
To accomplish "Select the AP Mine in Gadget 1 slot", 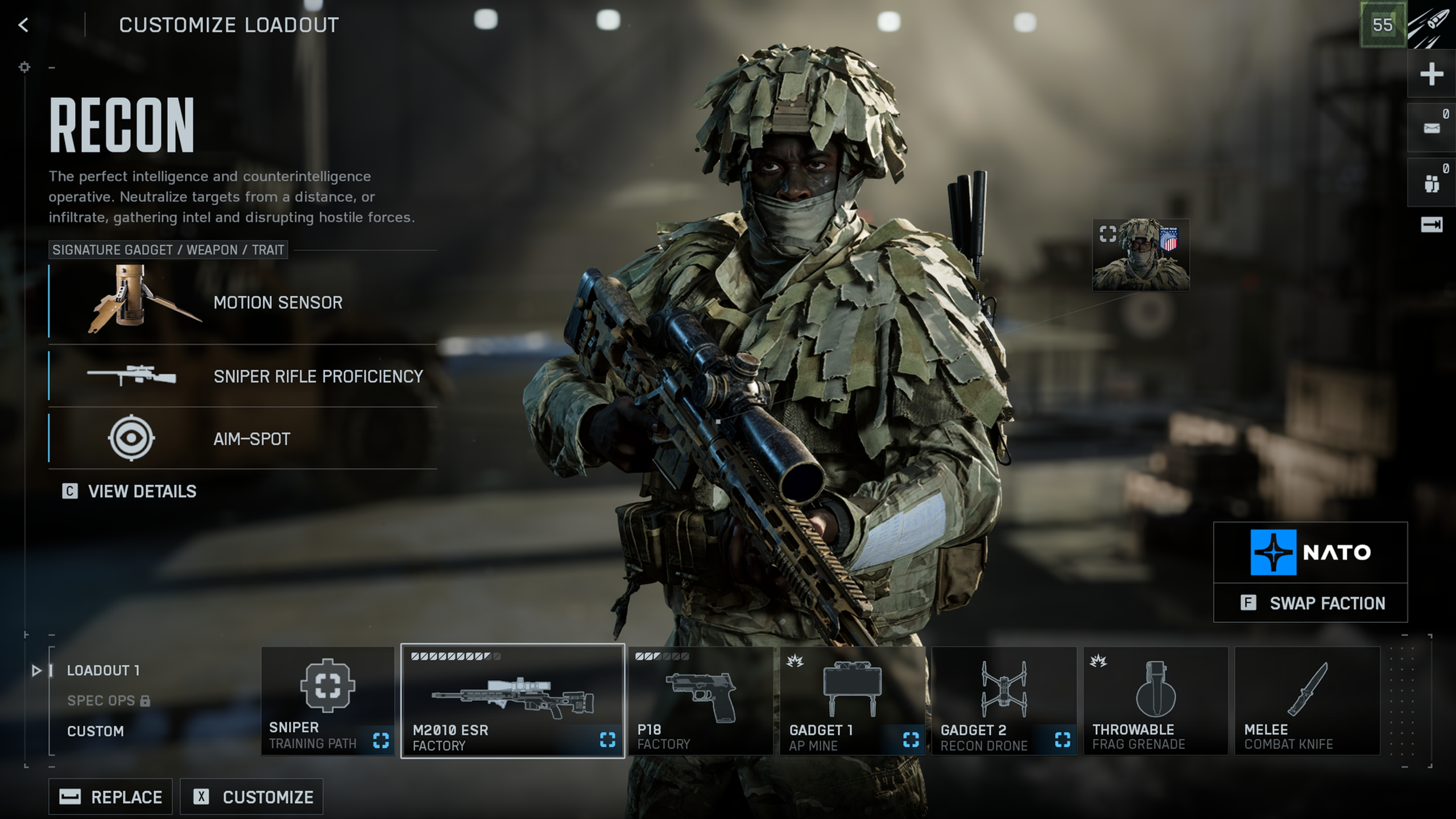I will coord(851,702).
